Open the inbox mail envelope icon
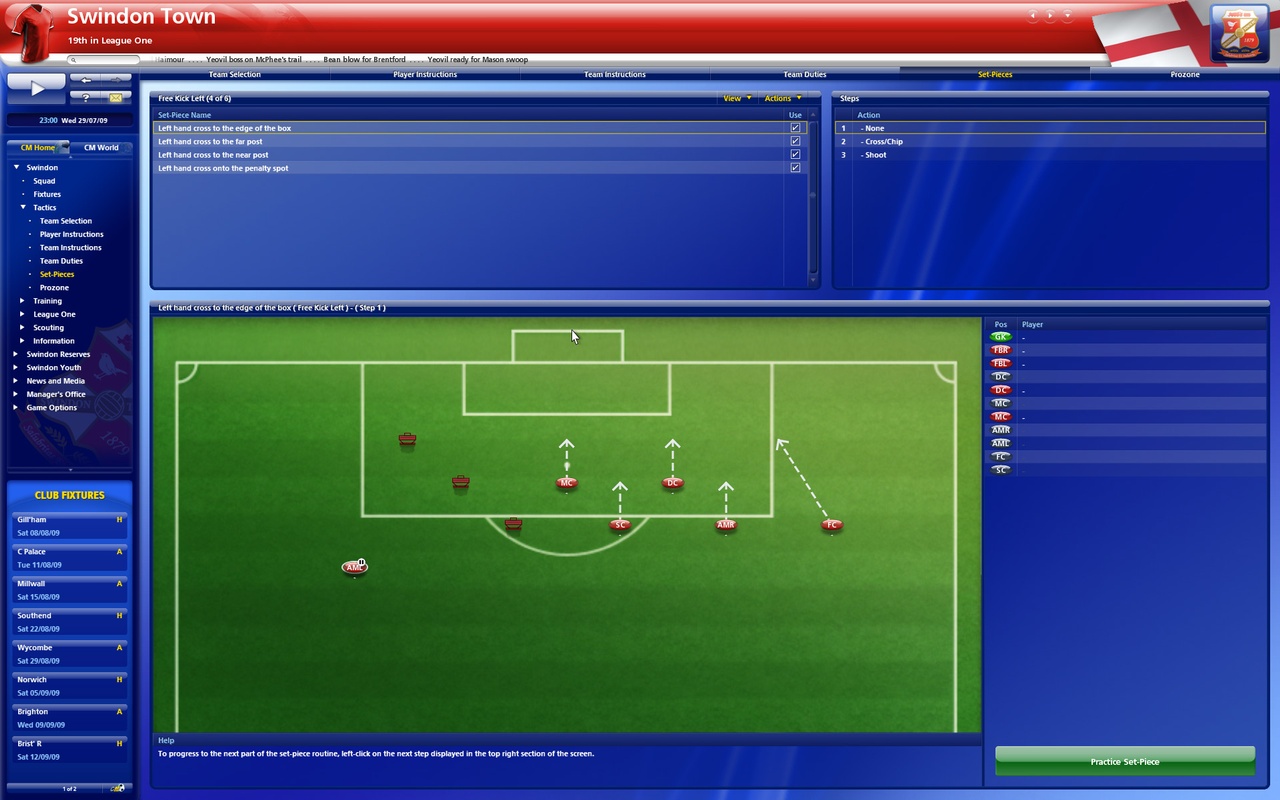The width and height of the screenshot is (1280, 800). 113,97
